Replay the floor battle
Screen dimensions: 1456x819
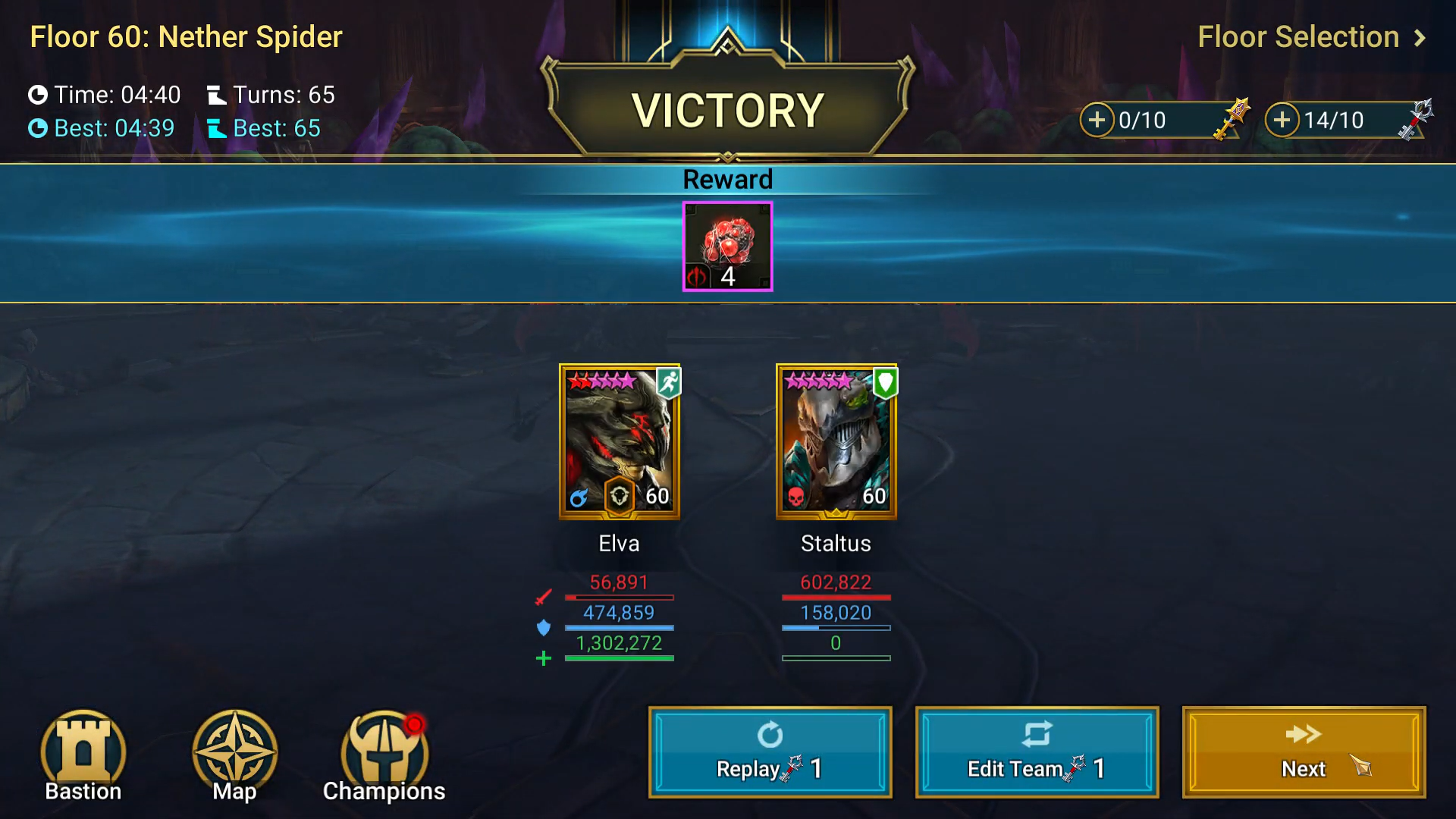pyautogui.click(x=770, y=752)
